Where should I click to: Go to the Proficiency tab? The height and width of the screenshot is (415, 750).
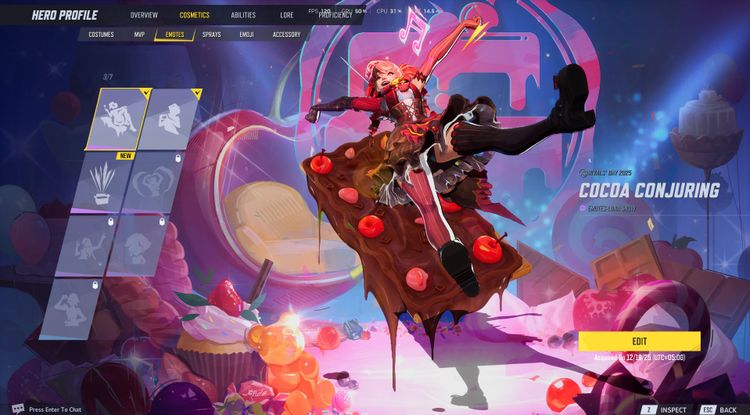click(334, 15)
